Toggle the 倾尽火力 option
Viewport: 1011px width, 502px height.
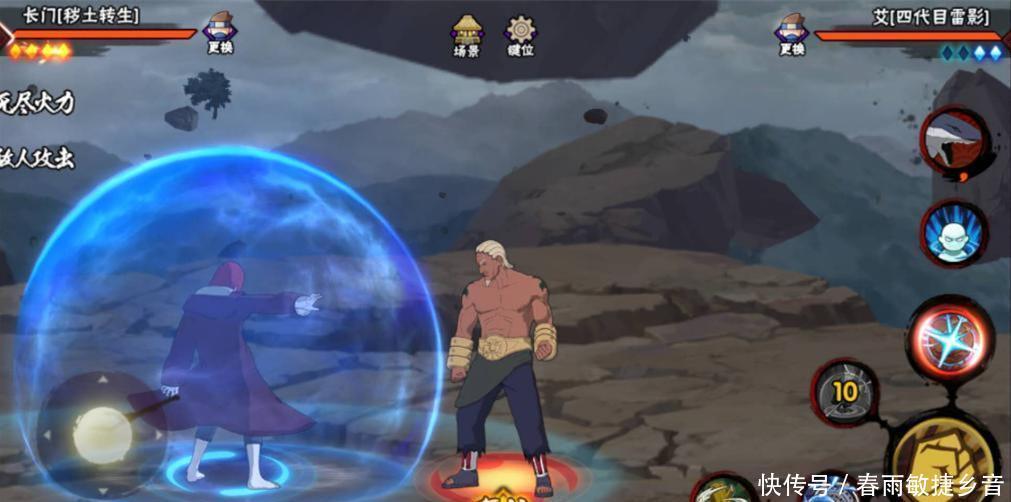click(x=37, y=103)
